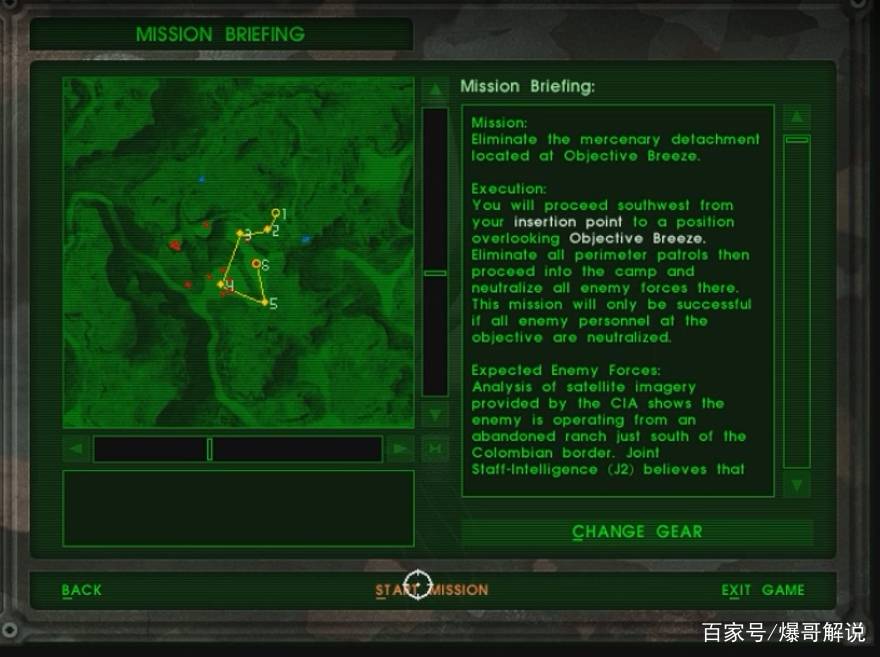Screen dimensions: 880x657
Task: Exit the game
Action: 763,590
